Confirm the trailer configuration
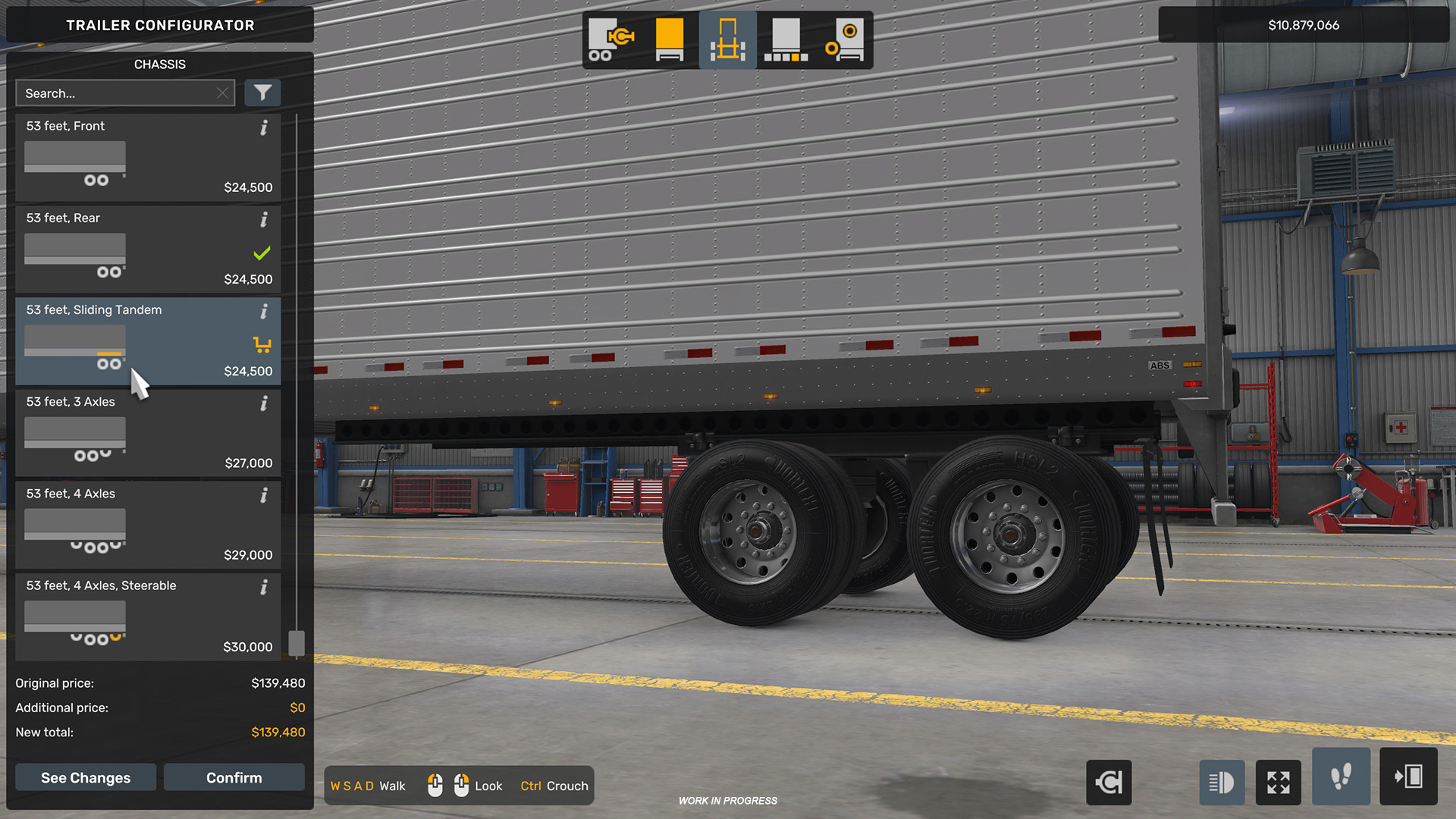 (234, 777)
